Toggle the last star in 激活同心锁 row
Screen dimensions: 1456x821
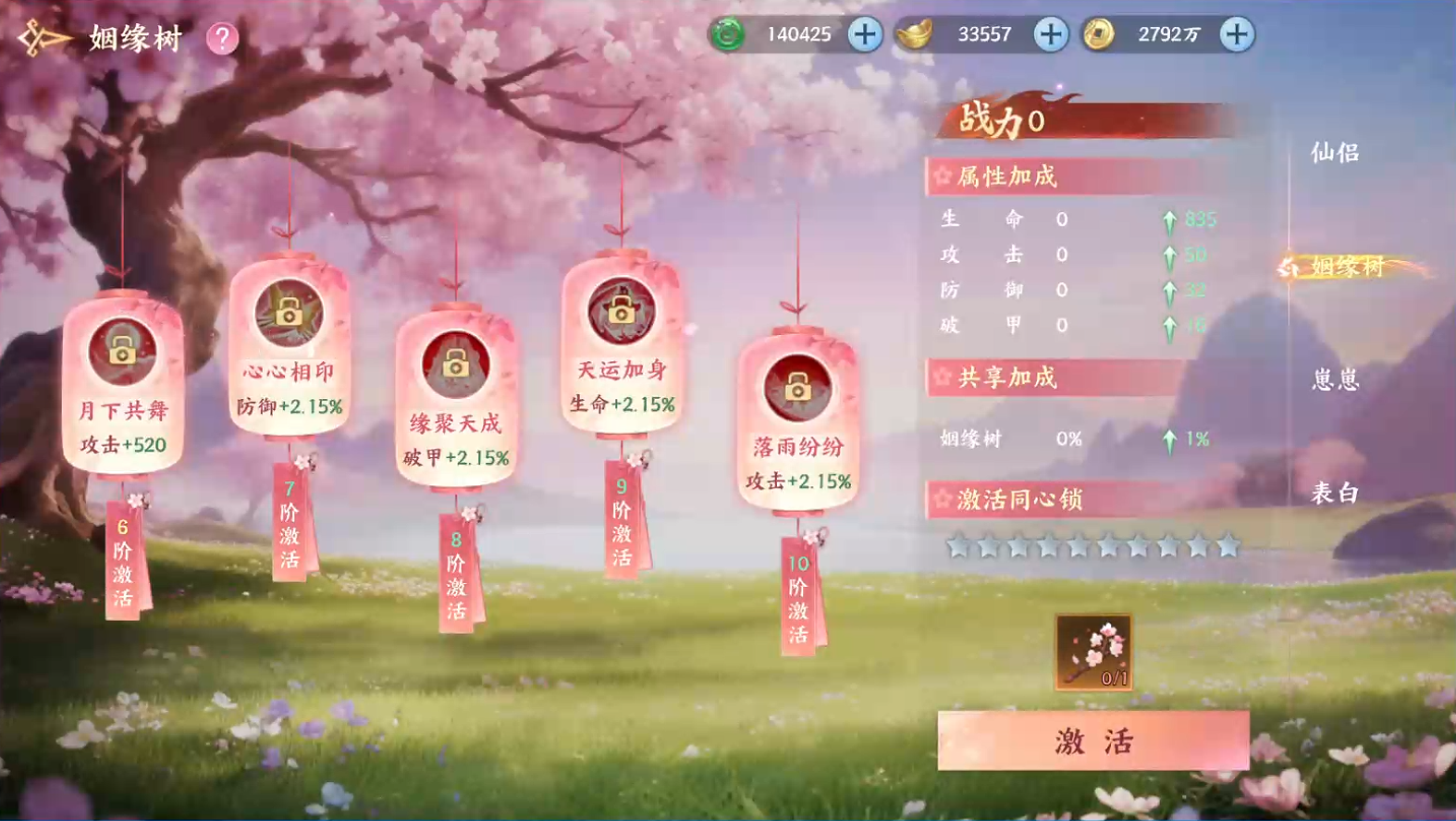click(1228, 547)
